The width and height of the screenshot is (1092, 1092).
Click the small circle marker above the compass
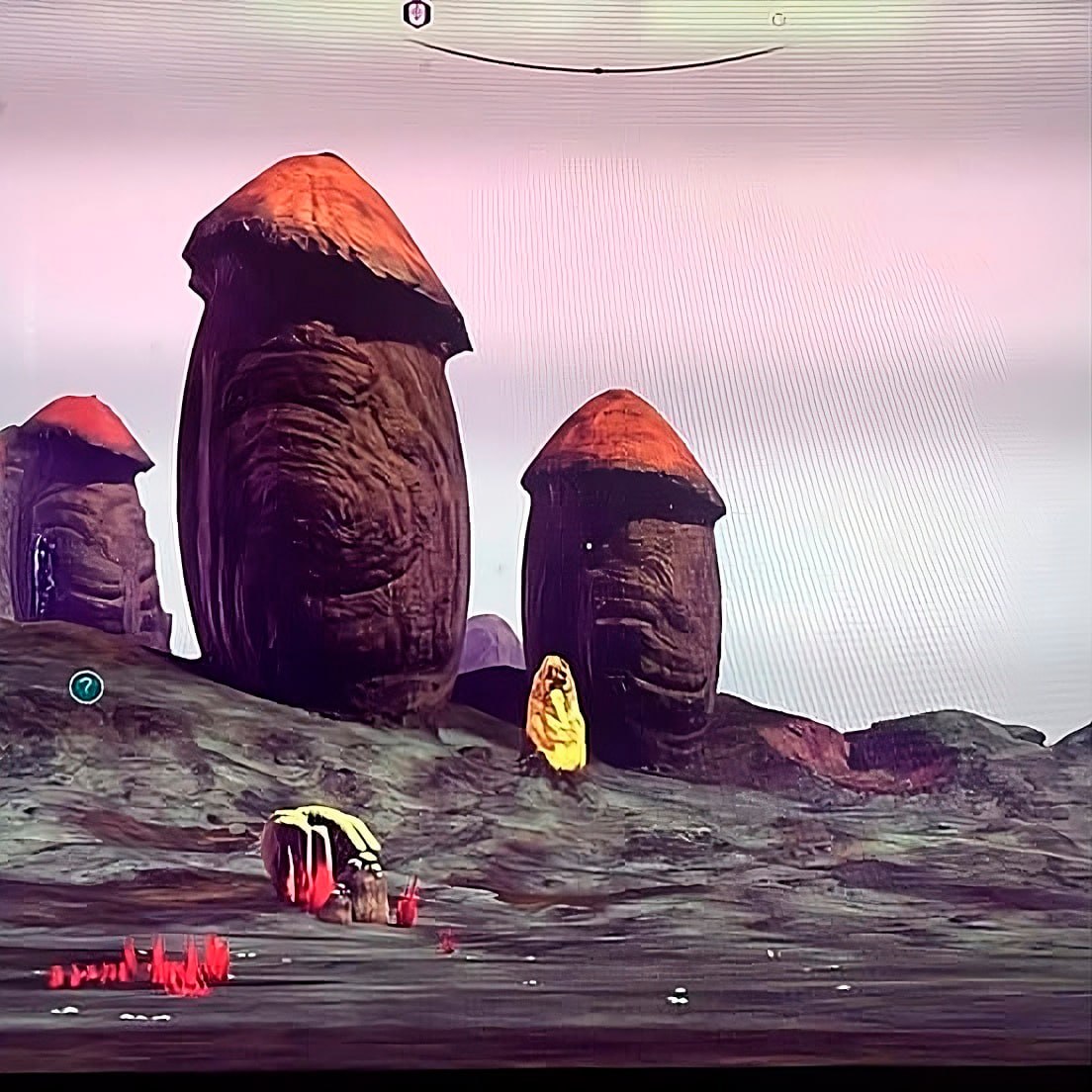778,19
